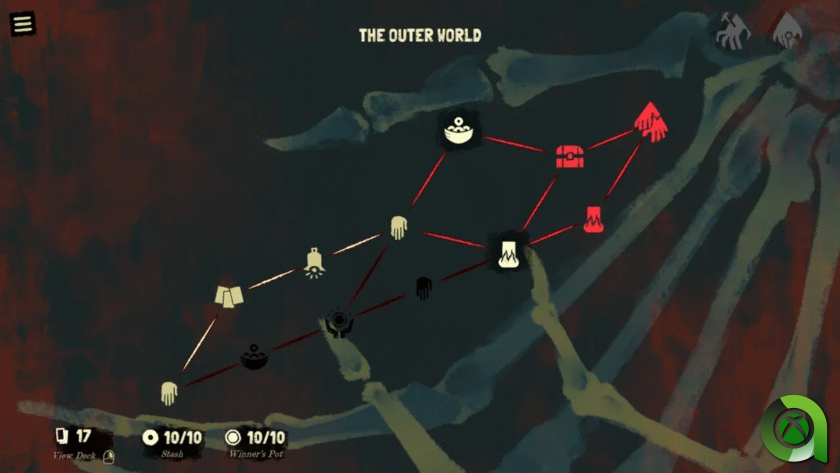
Task: Open the faded hooded figure icon
Action: pos(788,31)
